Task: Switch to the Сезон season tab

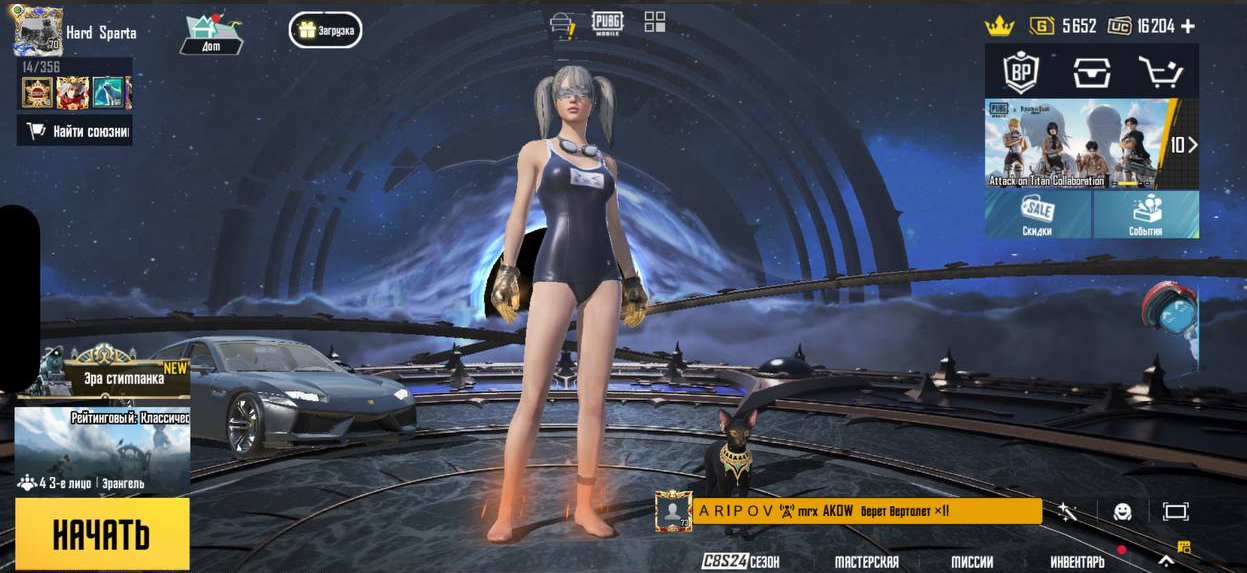Action: point(741,561)
